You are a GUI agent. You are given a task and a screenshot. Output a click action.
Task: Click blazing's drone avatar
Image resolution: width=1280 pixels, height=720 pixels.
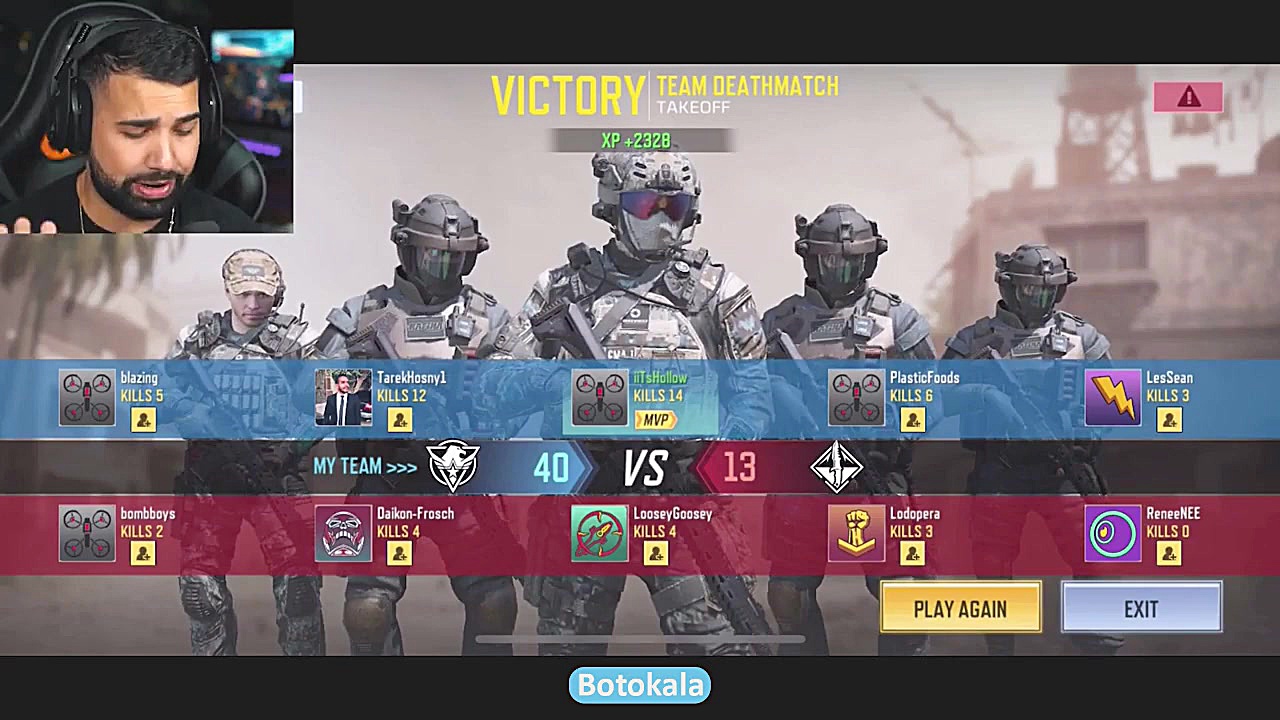pos(87,397)
